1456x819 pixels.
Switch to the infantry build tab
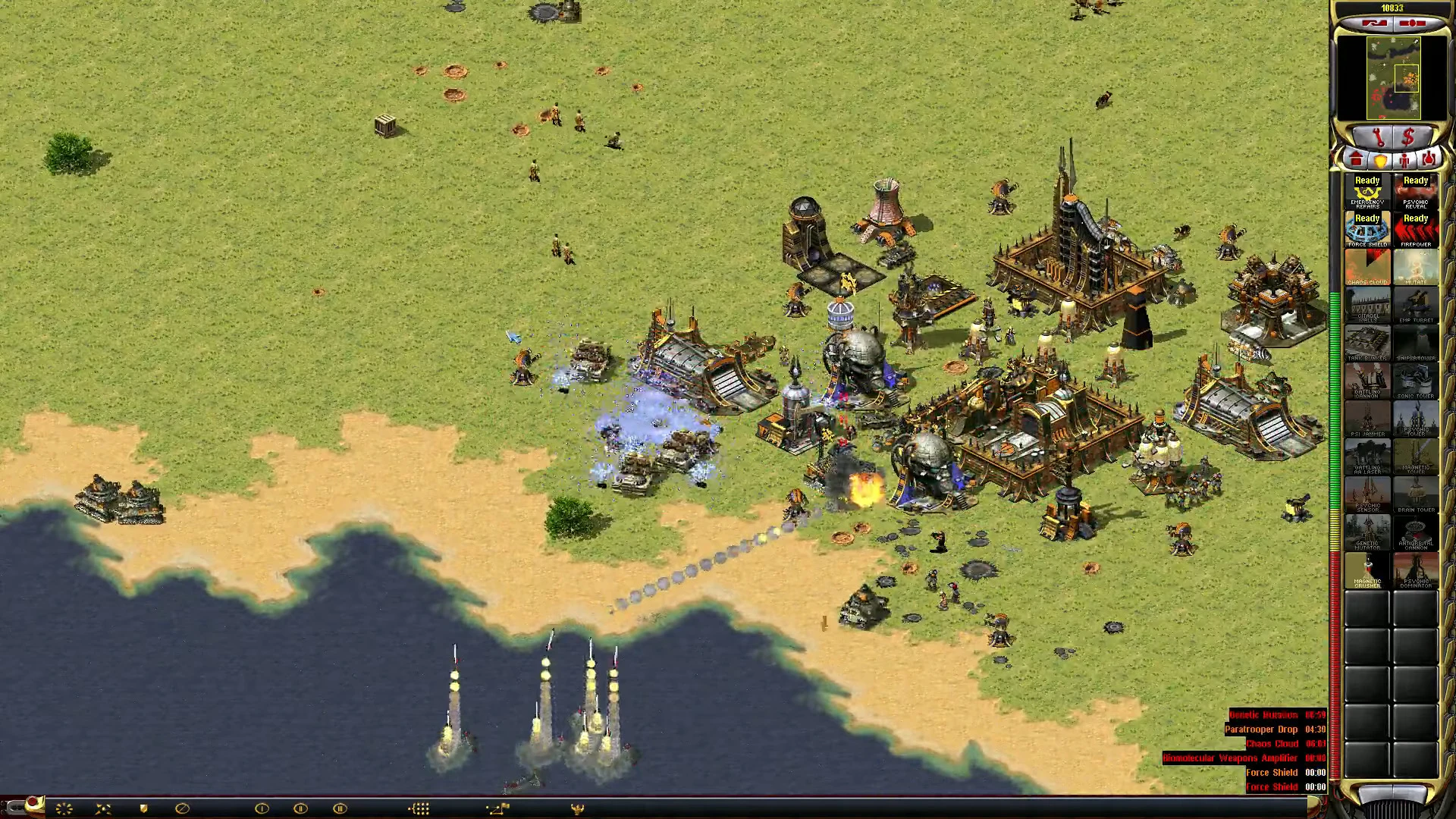click(1404, 160)
